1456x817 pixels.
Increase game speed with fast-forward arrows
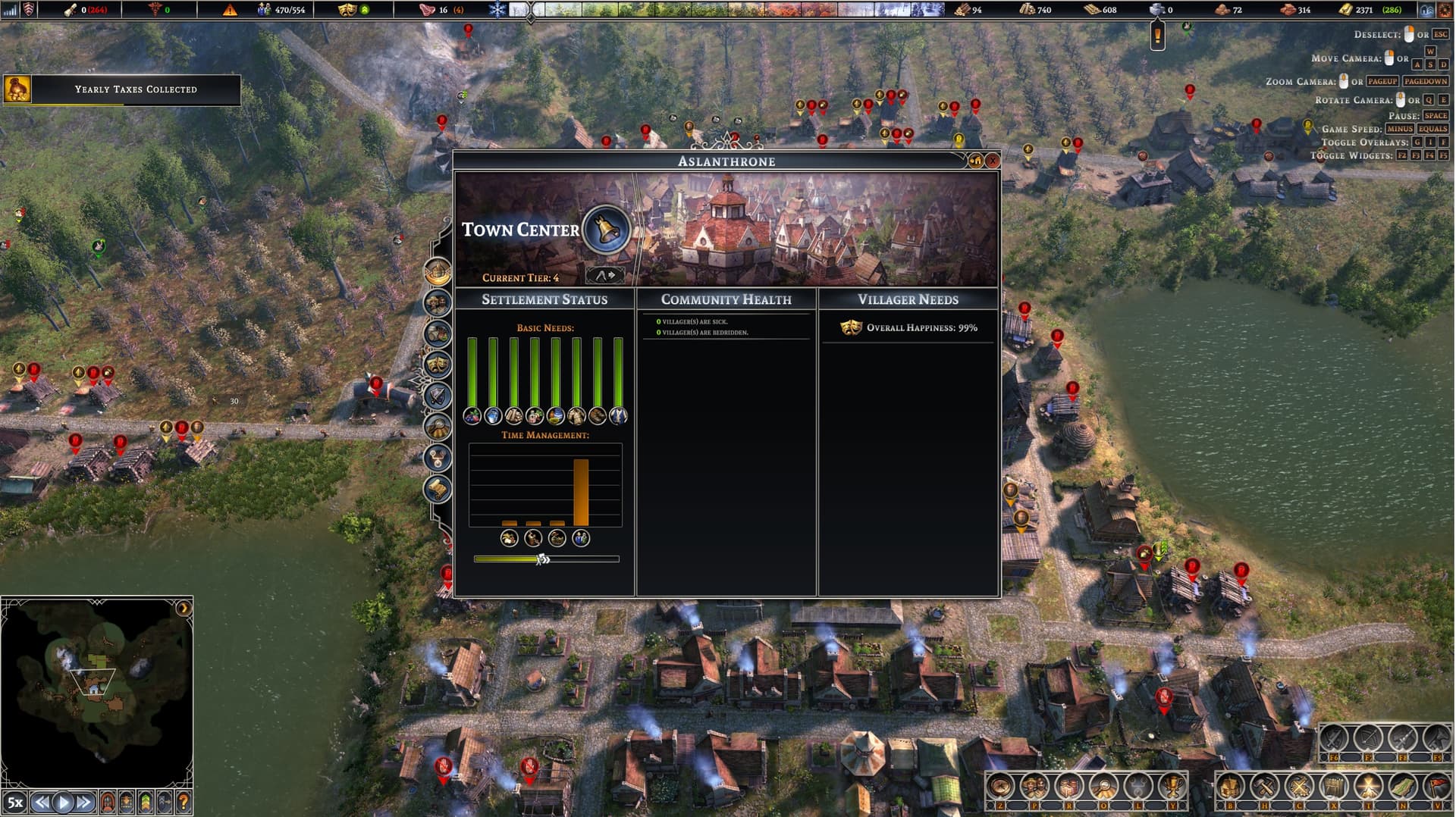(84, 802)
